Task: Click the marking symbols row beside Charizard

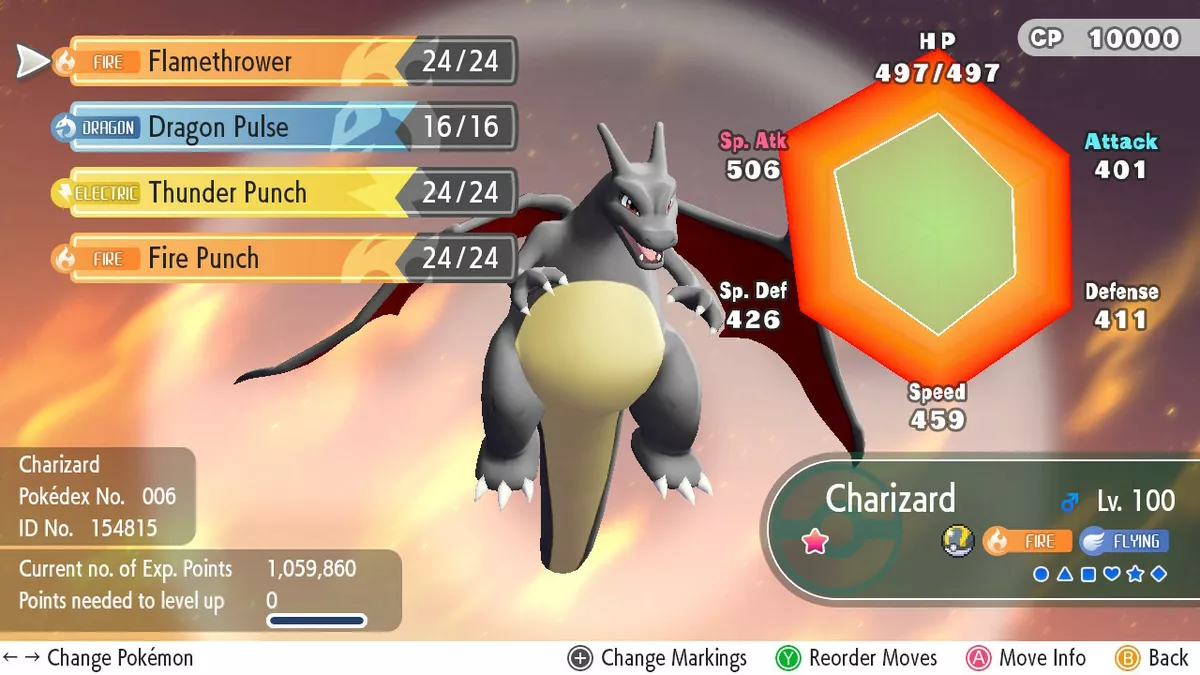Action: coord(1100,574)
